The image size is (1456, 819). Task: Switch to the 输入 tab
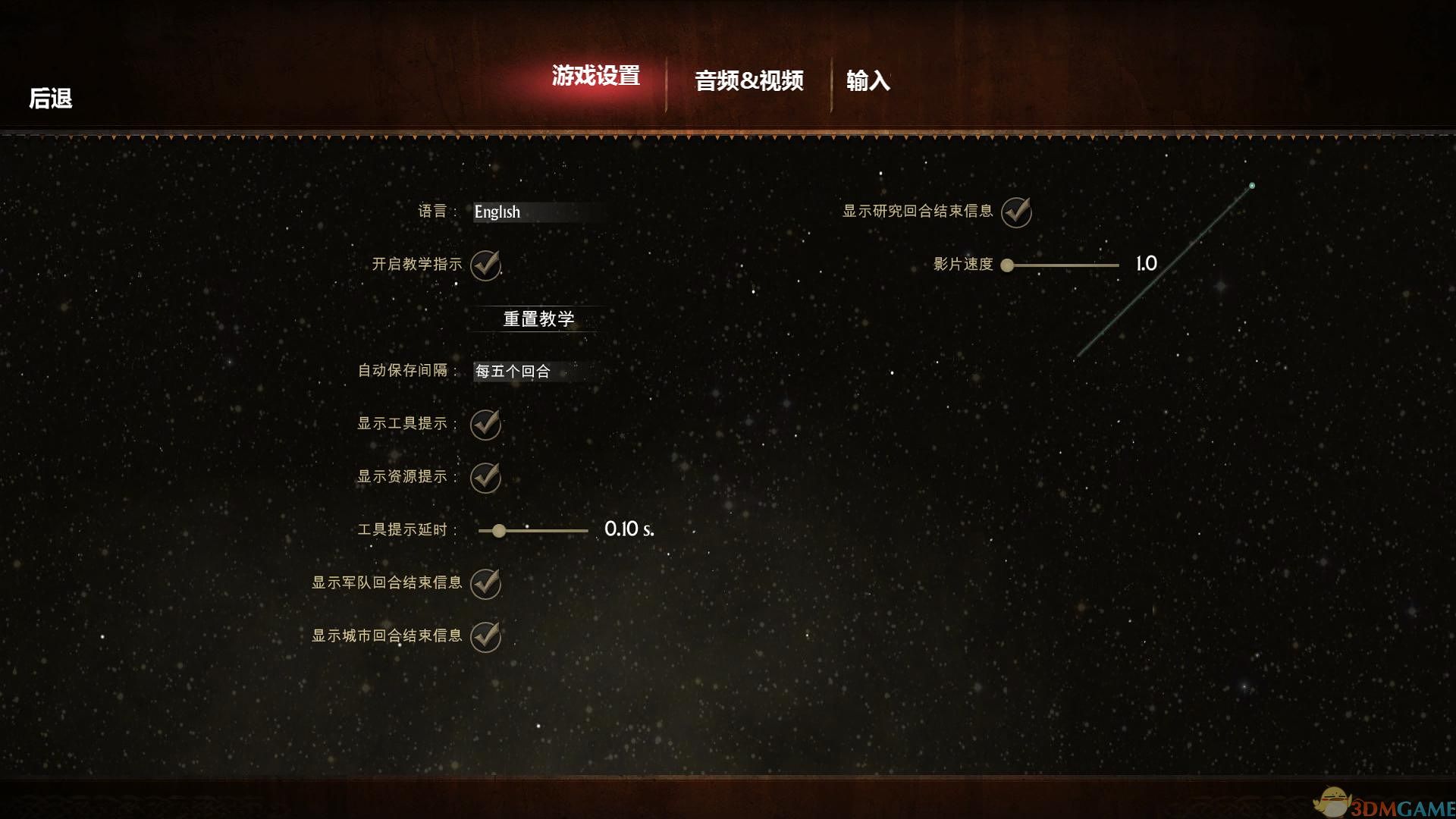point(869,80)
